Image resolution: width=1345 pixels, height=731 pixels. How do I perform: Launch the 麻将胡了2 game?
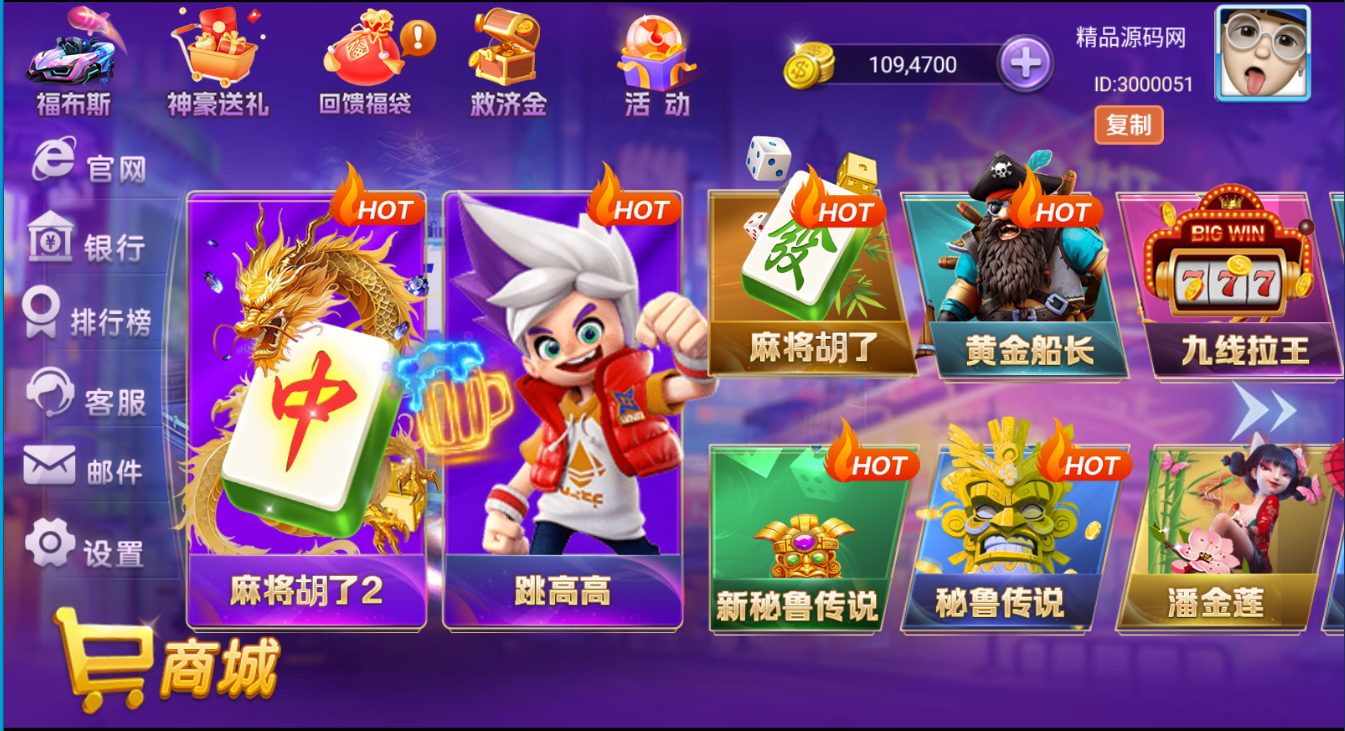pyautogui.click(x=305, y=400)
